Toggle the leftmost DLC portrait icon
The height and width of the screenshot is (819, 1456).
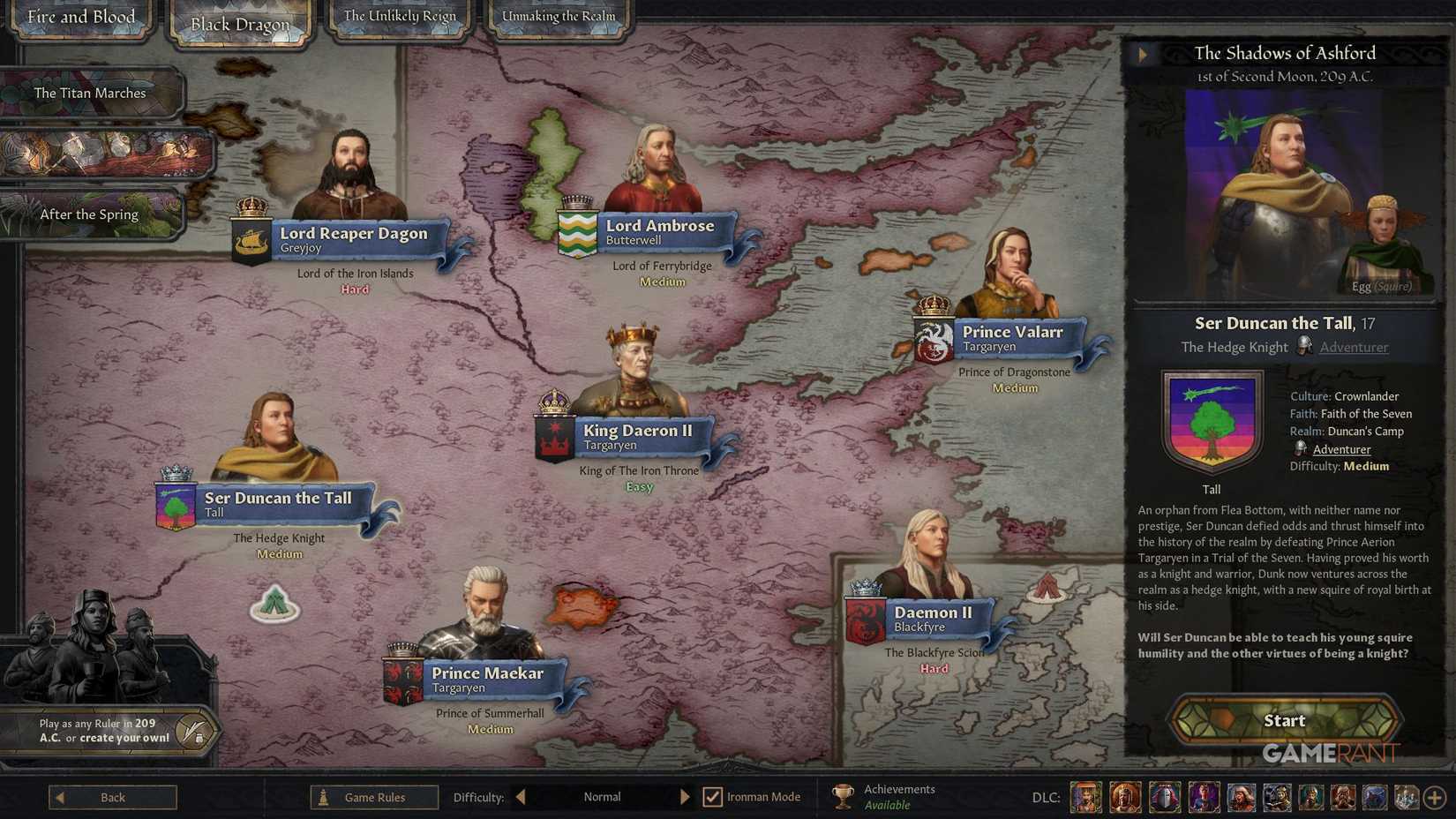tap(1086, 797)
